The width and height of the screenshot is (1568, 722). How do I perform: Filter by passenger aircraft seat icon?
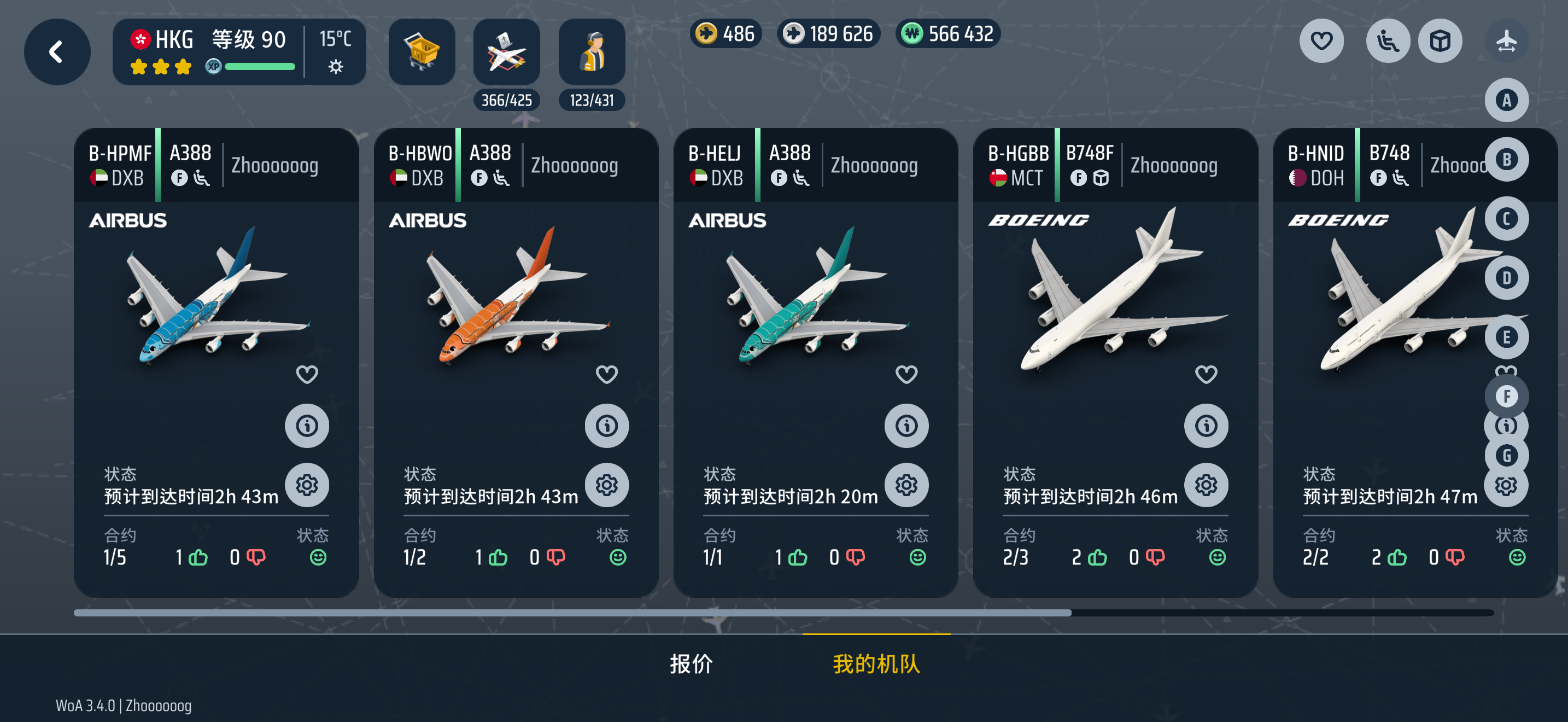coord(1387,41)
